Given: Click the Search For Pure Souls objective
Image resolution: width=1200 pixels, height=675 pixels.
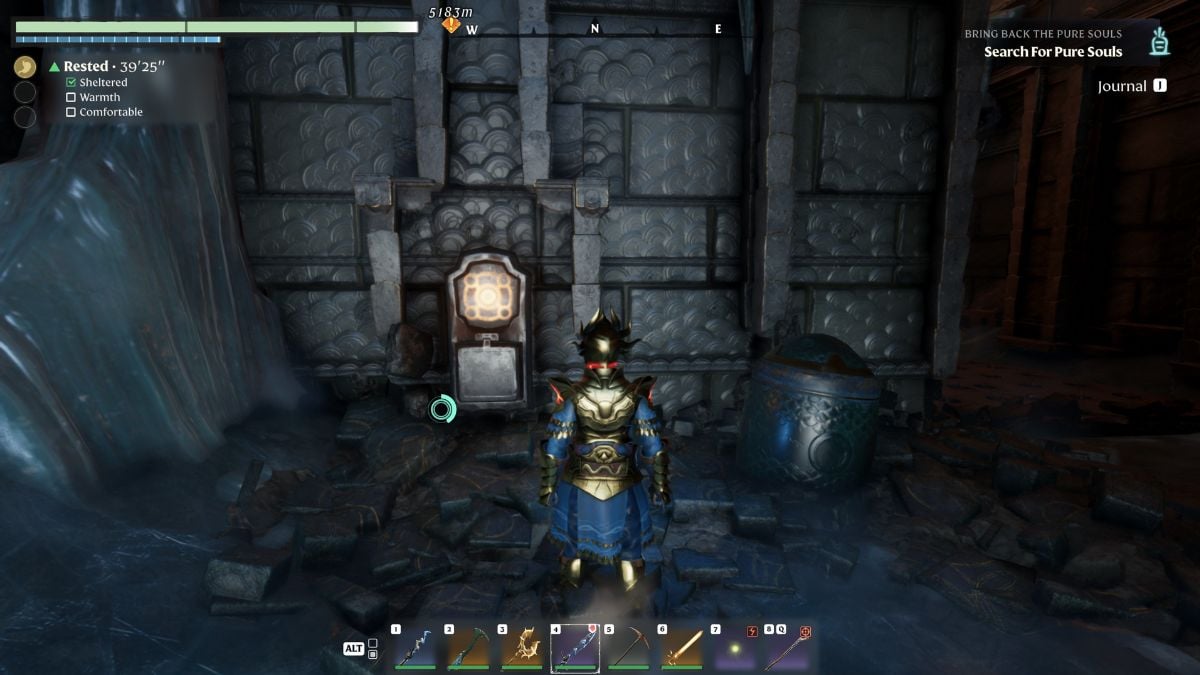Looking at the screenshot, I should point(1053,52).
